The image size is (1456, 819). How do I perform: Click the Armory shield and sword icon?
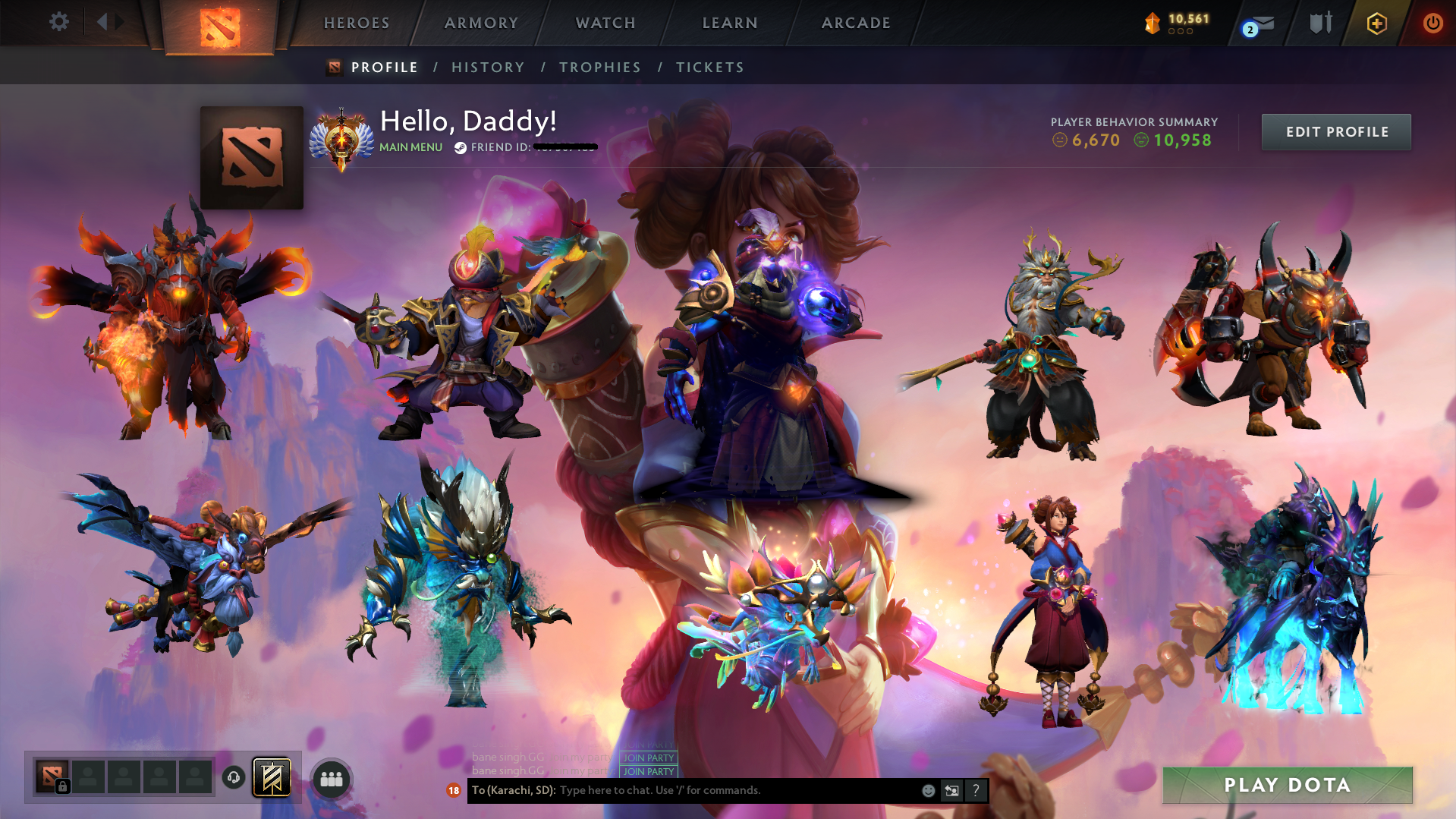pyautogui.click(x=1318, y=23)
